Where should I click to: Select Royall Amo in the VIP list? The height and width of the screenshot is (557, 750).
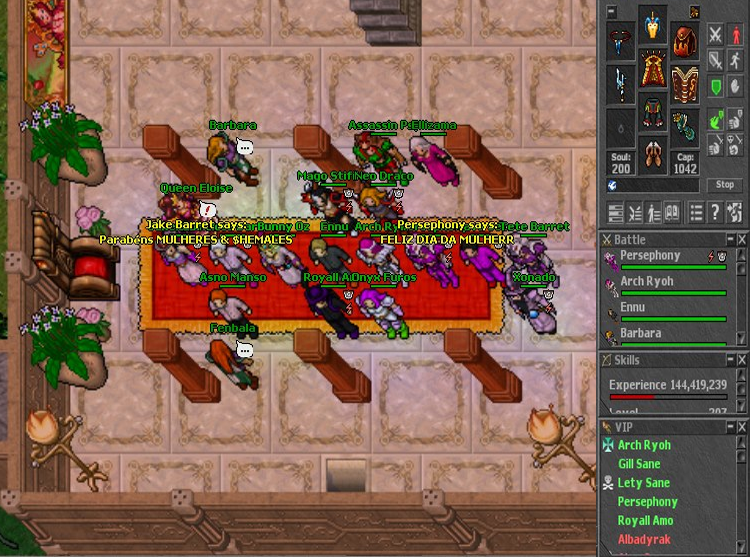point(645,520)
